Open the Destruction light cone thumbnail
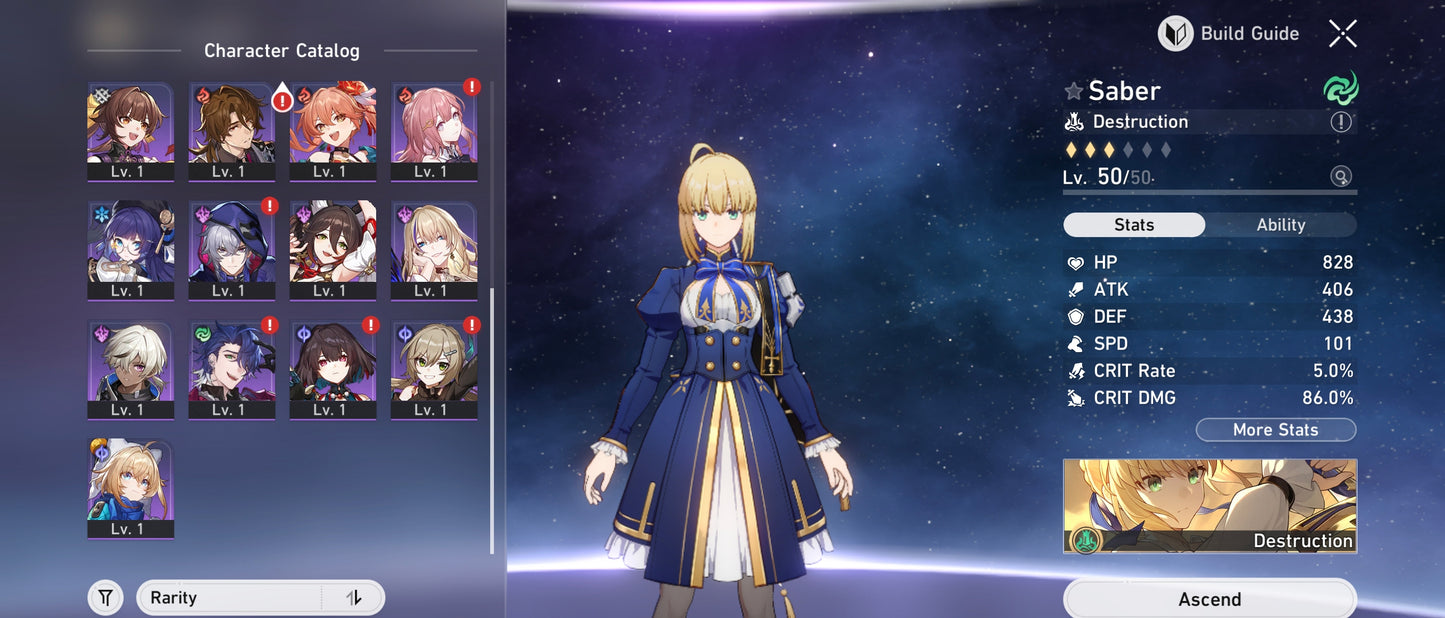 tap(1209, 506)
